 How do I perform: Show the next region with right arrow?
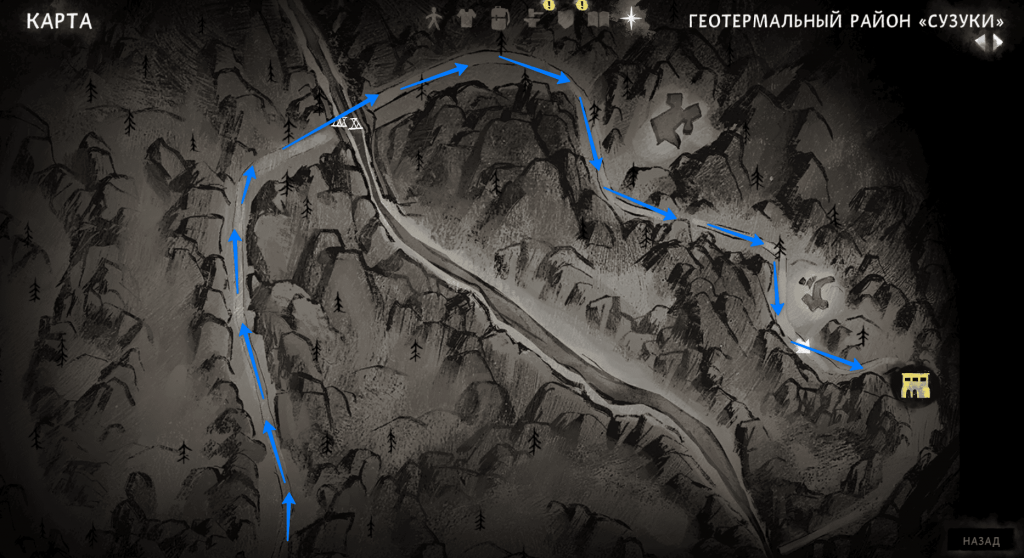[997, 41]
